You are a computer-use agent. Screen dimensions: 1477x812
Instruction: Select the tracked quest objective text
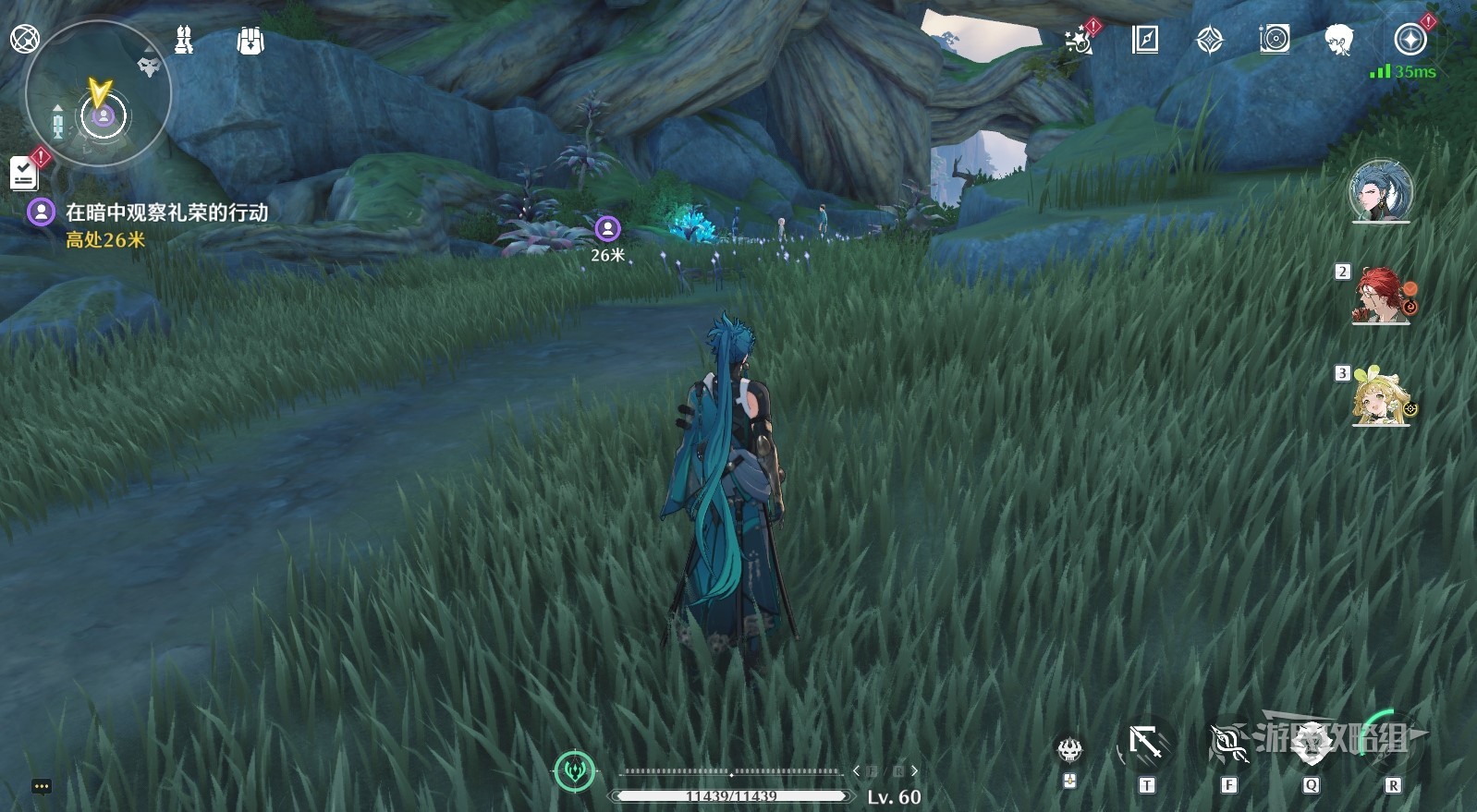[x=166, y=212]
